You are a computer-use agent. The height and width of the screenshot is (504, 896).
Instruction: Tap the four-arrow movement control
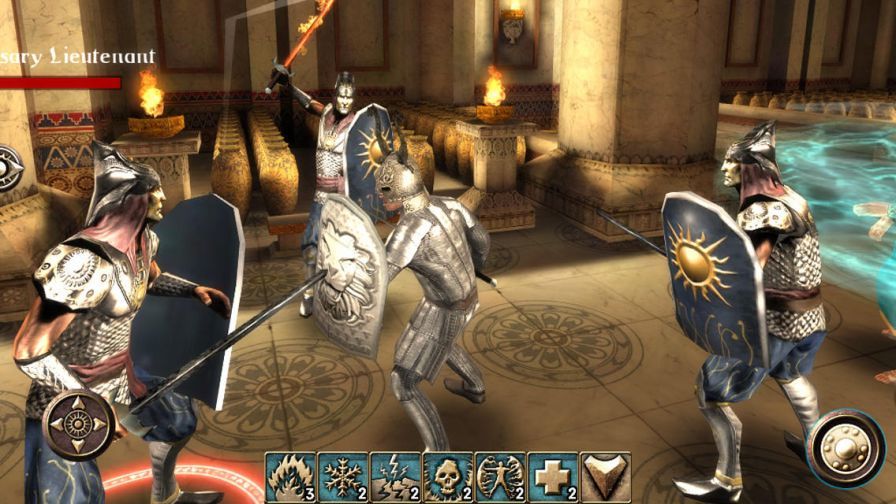pyautogui.click(x=78, y=424)
